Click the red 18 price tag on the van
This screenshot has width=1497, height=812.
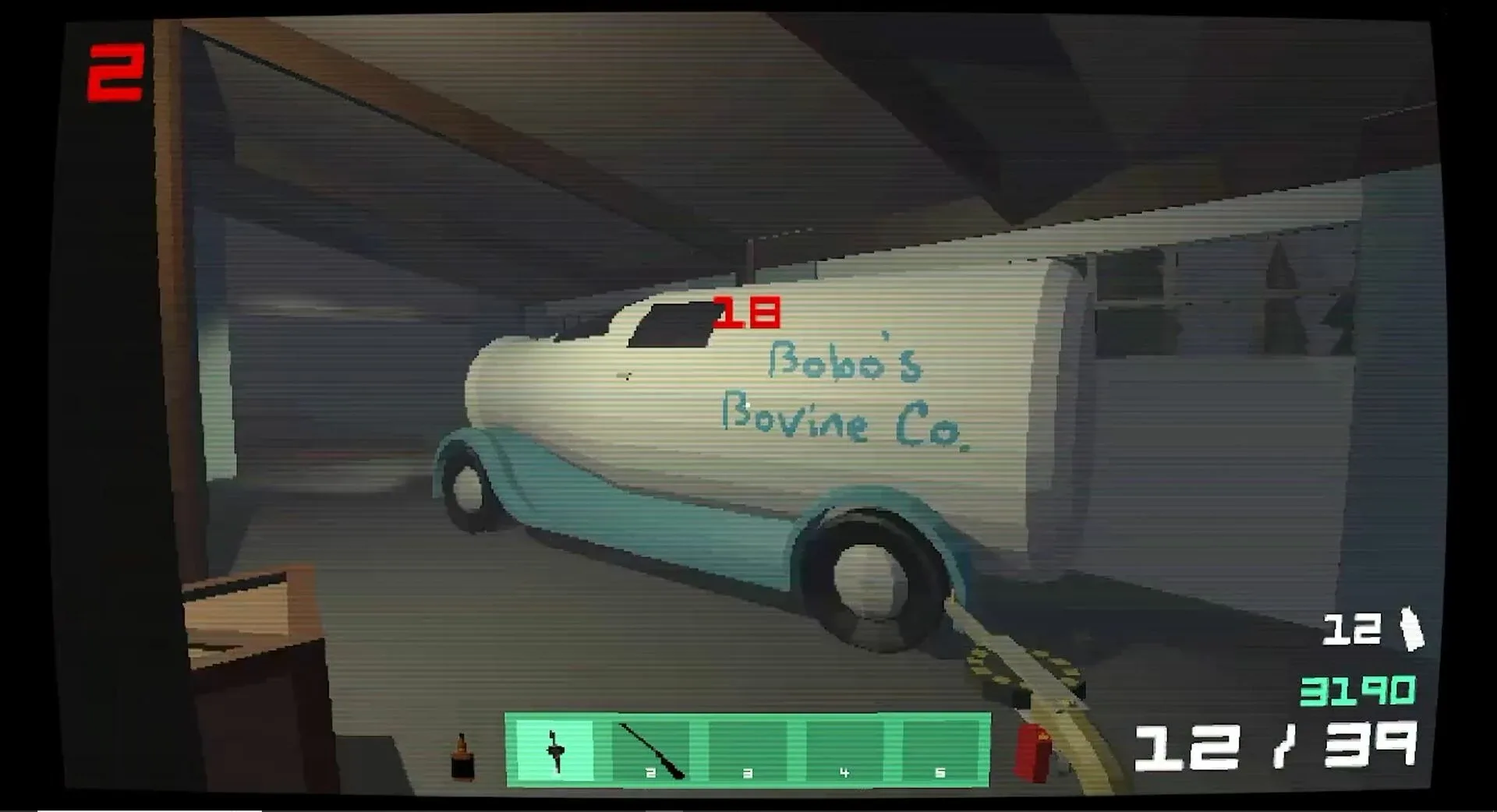pyautogui.click(x=745, y=312)
